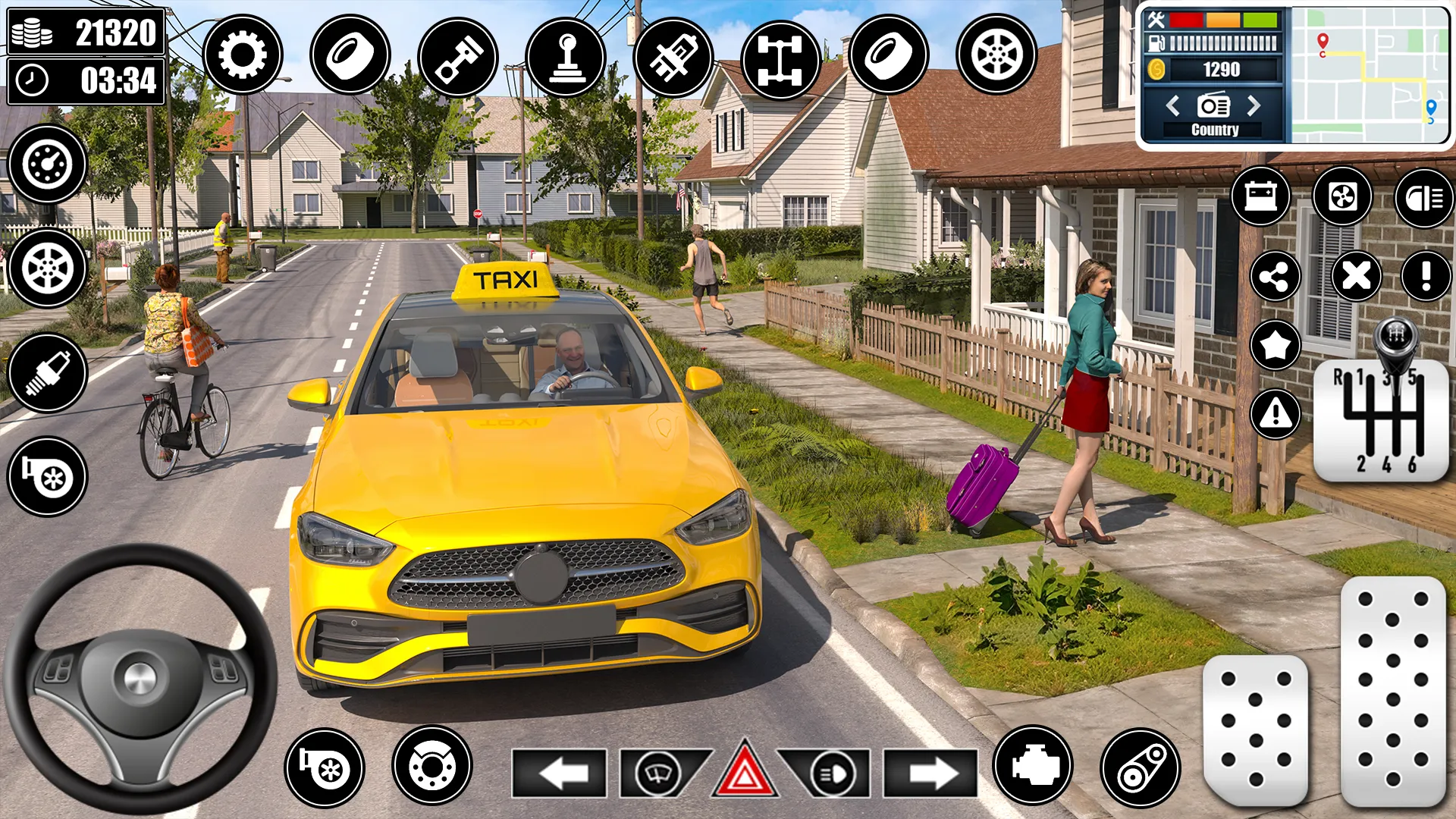Toggle the headlight beam icon
This screenshot has width=1456, height=819.
(1423, 198)
